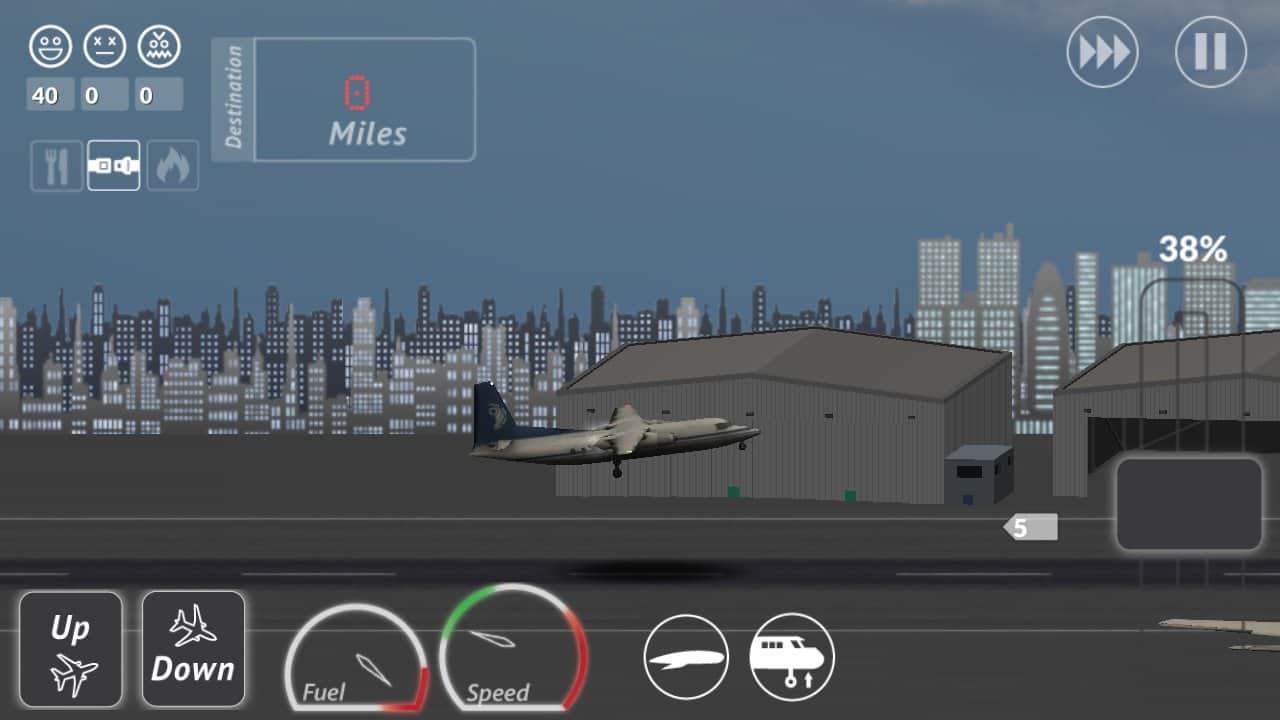The width and height of the screenshot is (1280, 720).
Task: Tap the dark square minimap panel
Action: pos(1189,504)
